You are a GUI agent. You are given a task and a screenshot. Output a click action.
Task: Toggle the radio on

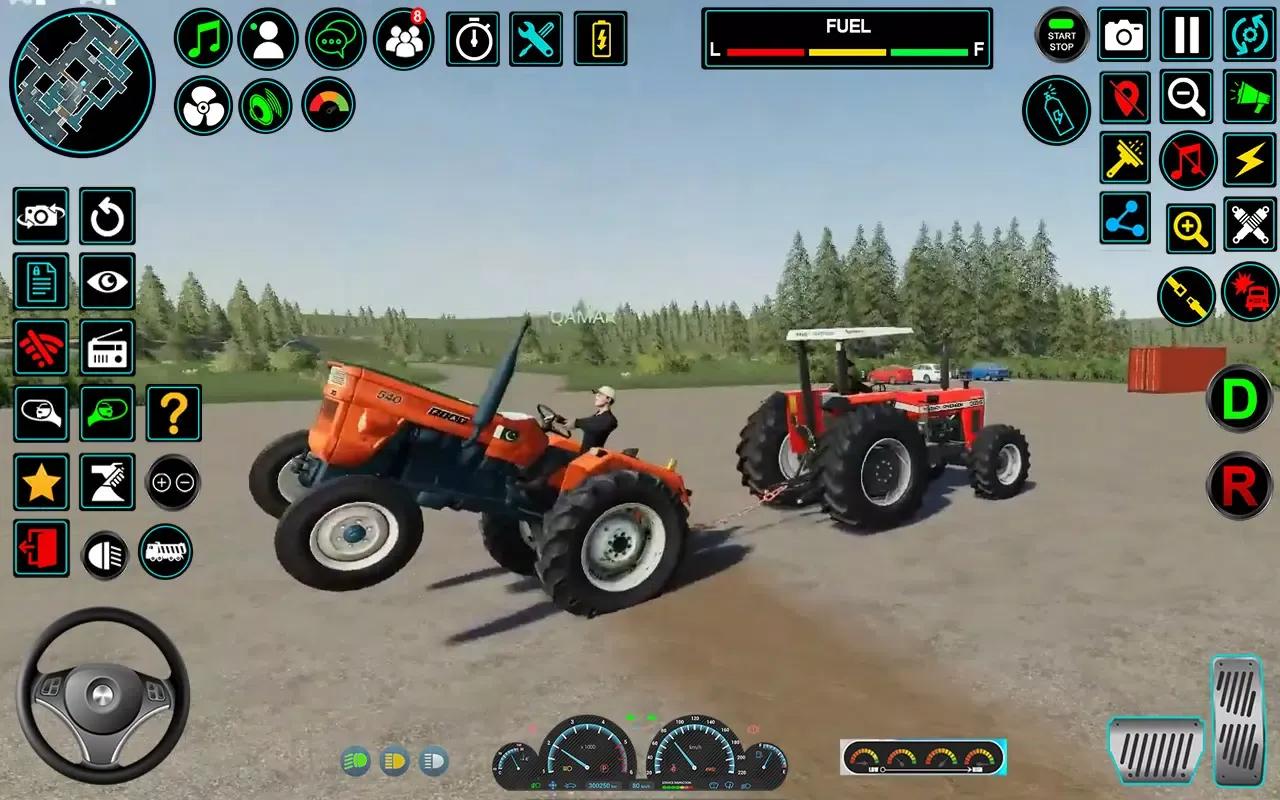click(x=107, y=348)
